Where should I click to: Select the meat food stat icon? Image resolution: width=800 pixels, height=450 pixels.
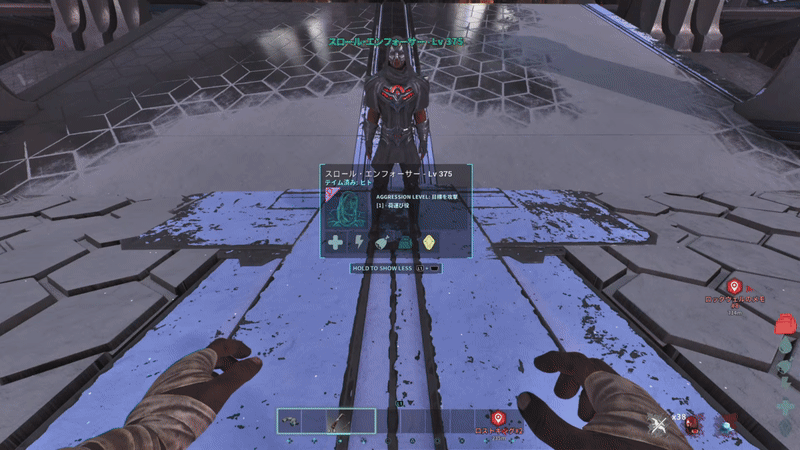[x=383, y=242]
